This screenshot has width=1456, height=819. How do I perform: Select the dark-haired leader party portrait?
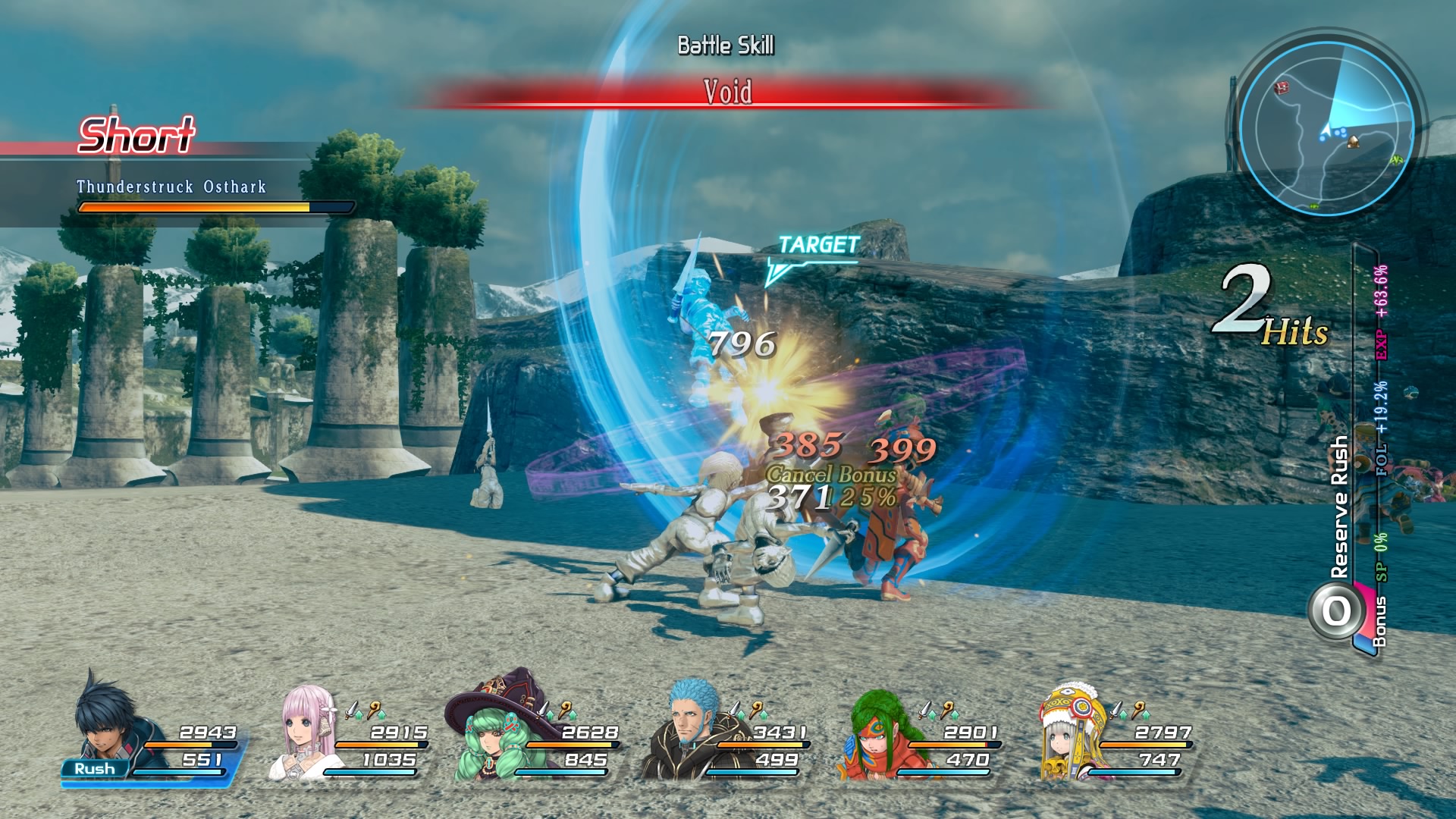108,722
